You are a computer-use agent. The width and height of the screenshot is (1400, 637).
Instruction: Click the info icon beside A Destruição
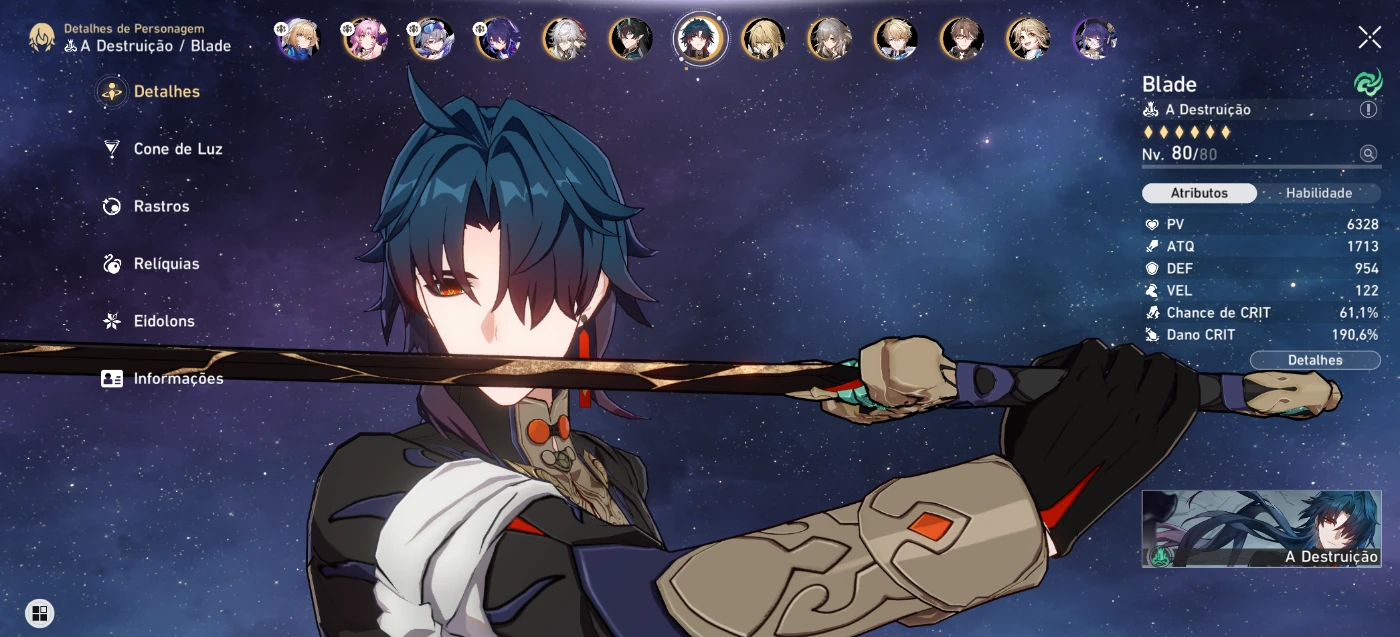tap(1368, 110)
